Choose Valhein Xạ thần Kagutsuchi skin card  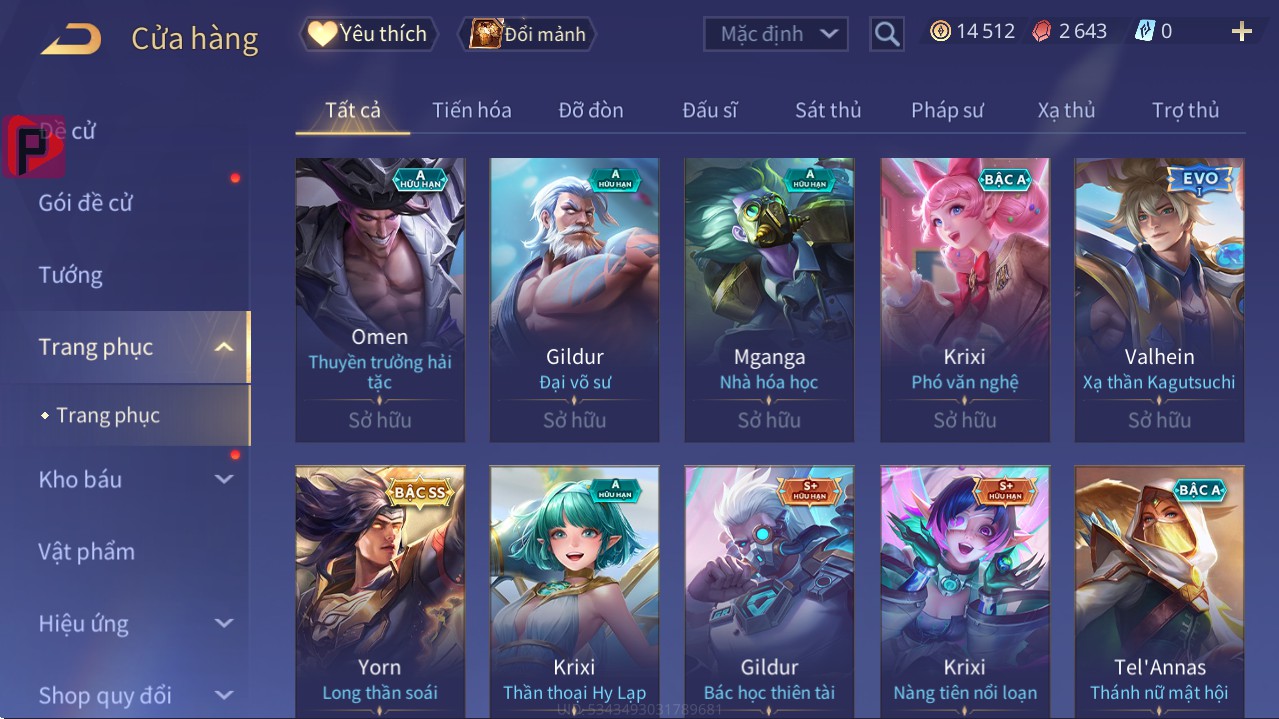click(1159, 299)
